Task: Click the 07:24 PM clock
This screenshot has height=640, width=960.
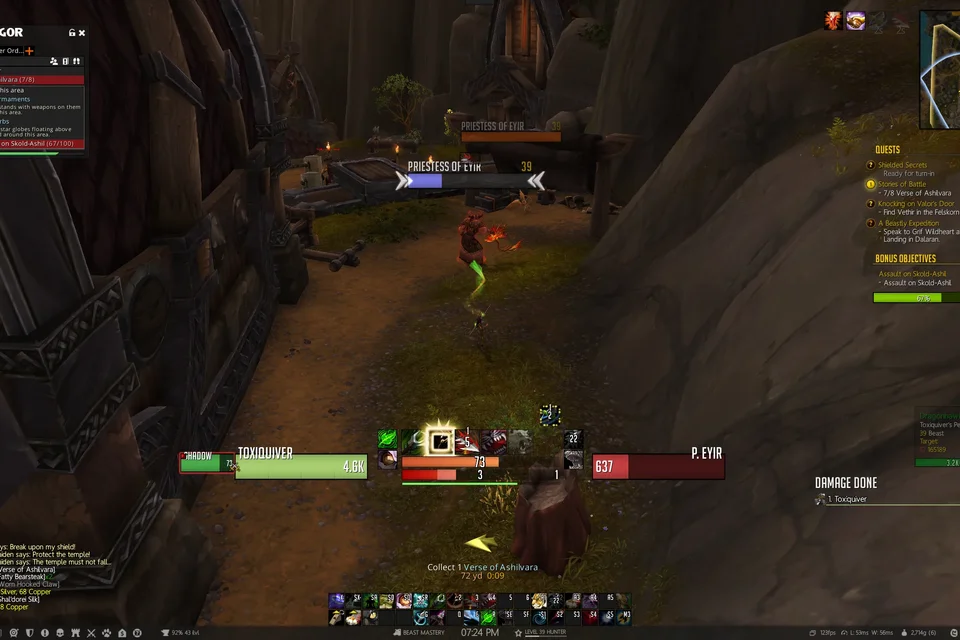Action: click(x=480, y=632)
